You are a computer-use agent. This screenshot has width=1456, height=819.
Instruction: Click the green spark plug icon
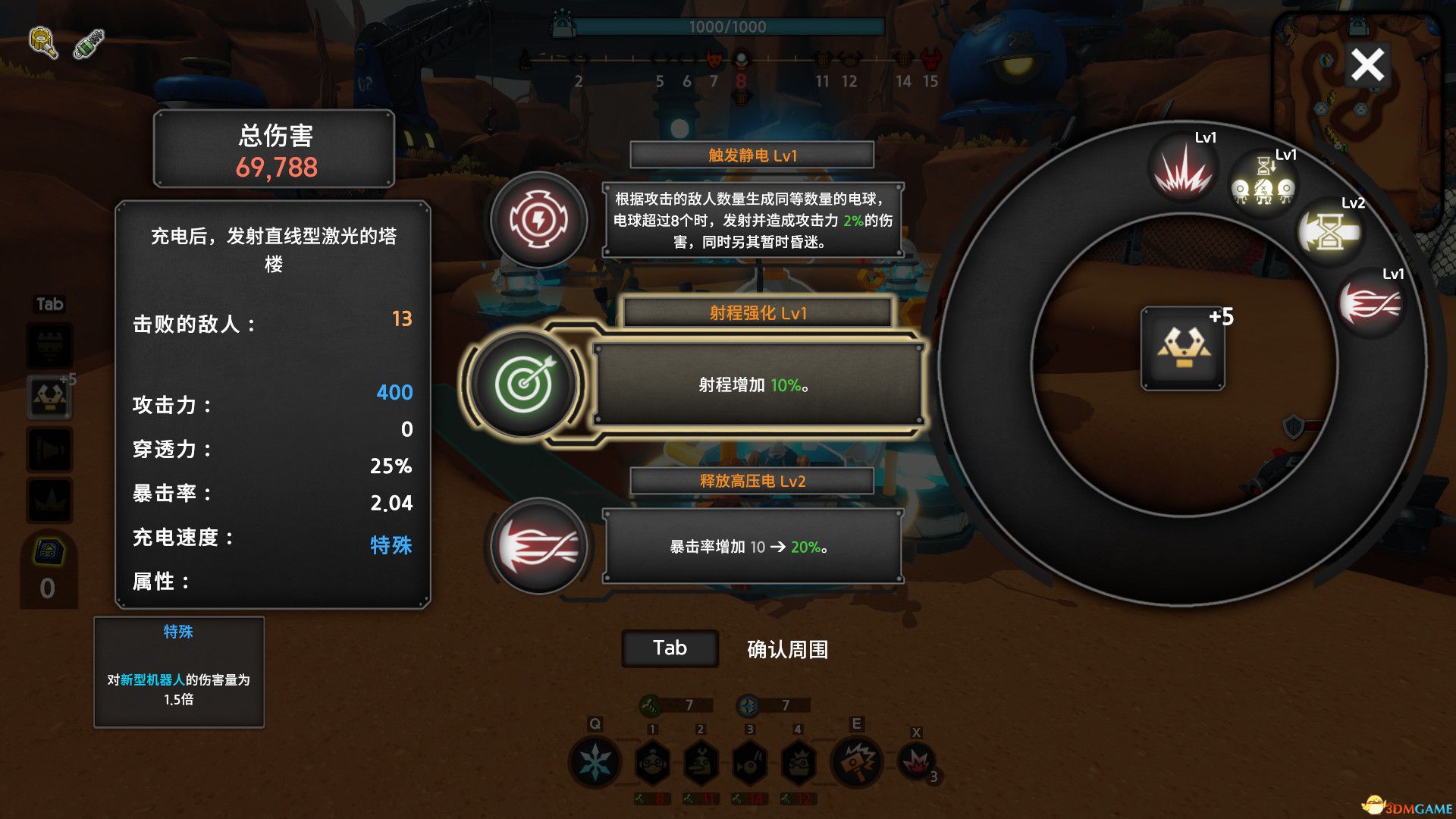89,44
